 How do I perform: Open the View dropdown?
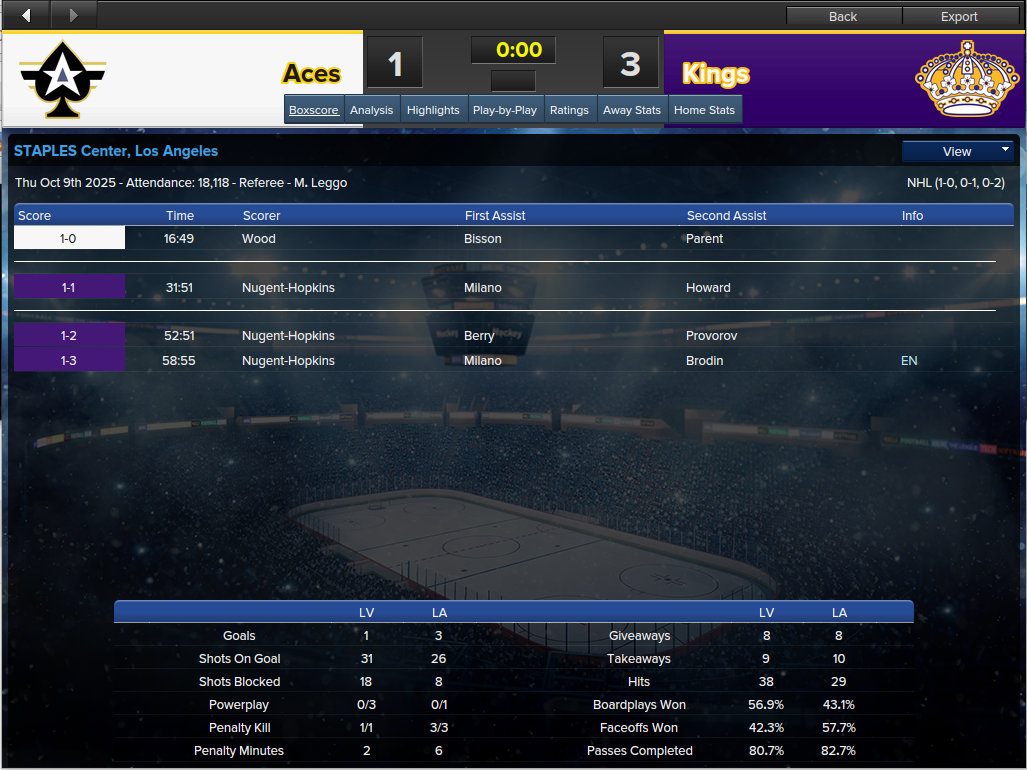tap(957, 151)
